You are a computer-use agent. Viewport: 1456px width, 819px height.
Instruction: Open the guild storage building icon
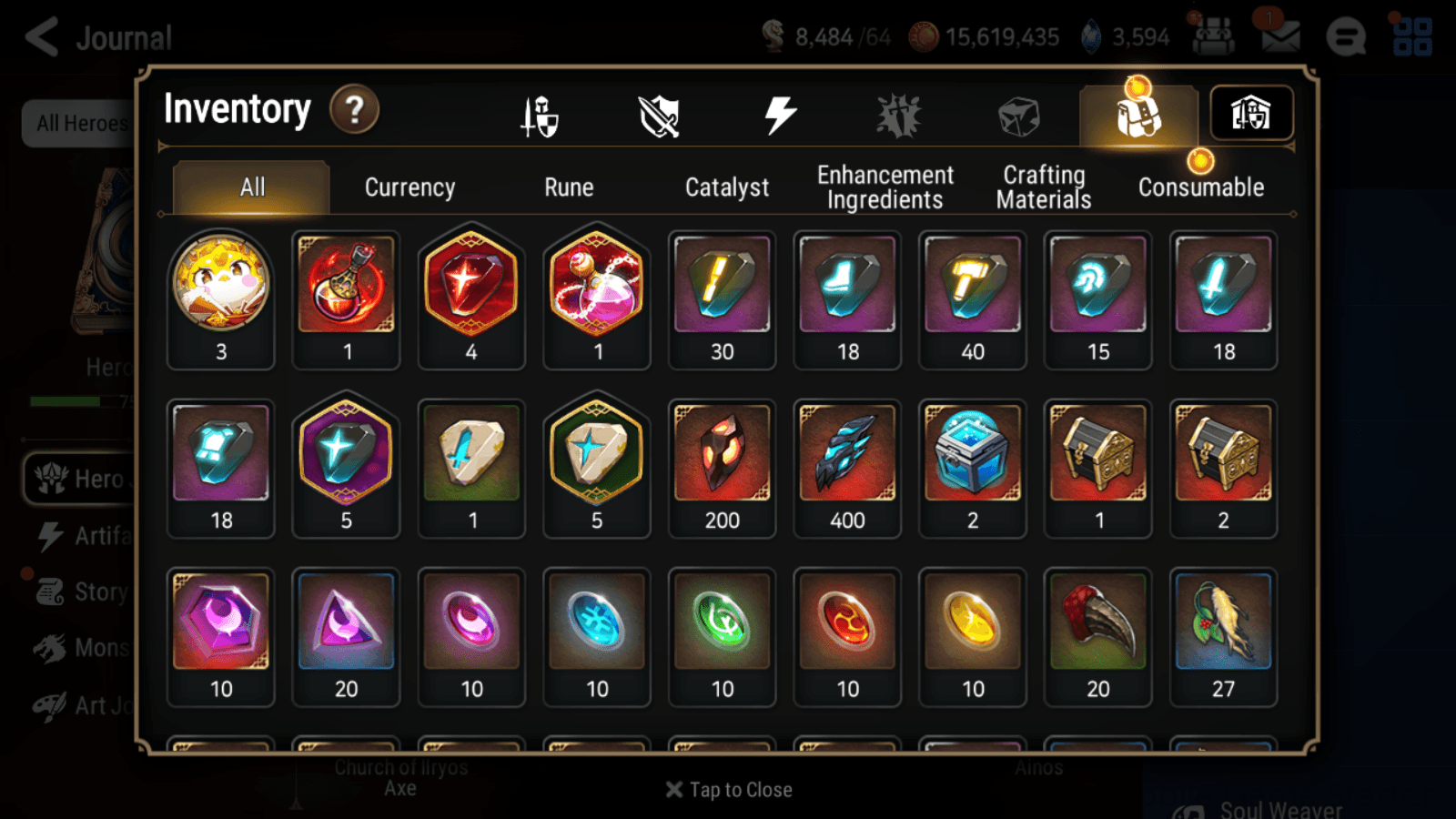click(1251, 113)
